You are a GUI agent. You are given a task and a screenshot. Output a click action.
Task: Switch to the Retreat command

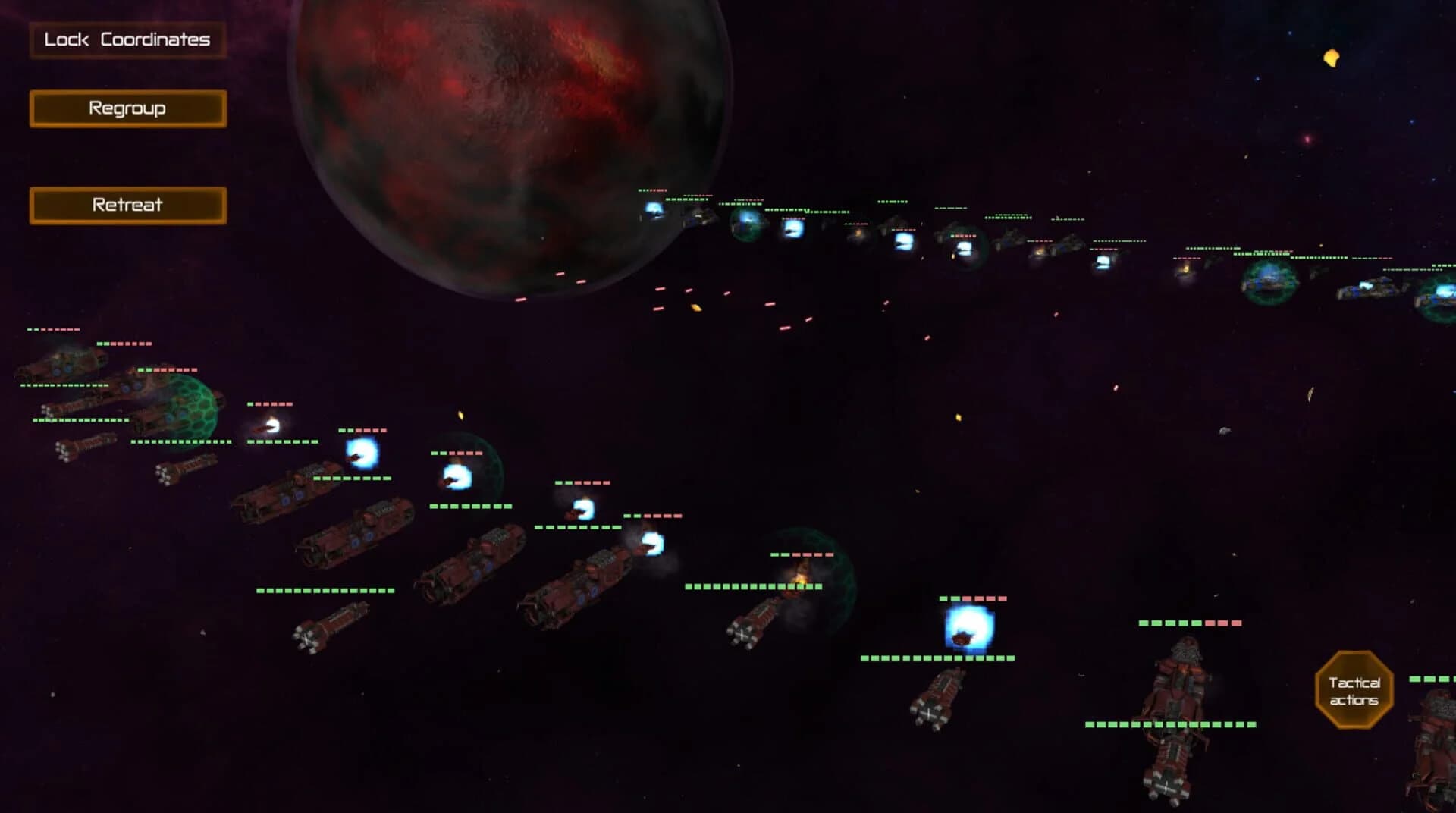click(x=127, y=204)
